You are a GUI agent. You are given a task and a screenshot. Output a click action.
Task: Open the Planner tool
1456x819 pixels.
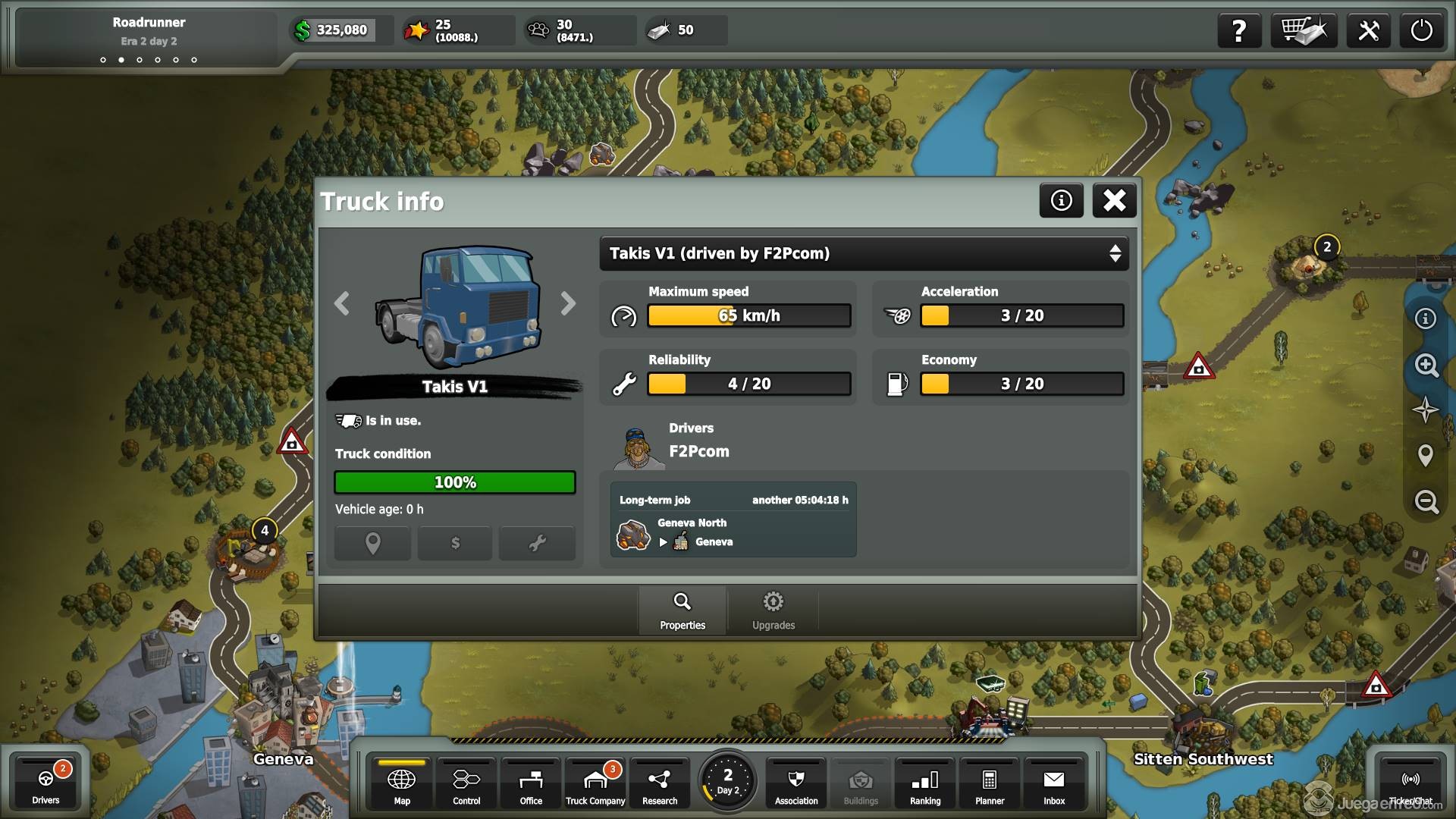990,785
